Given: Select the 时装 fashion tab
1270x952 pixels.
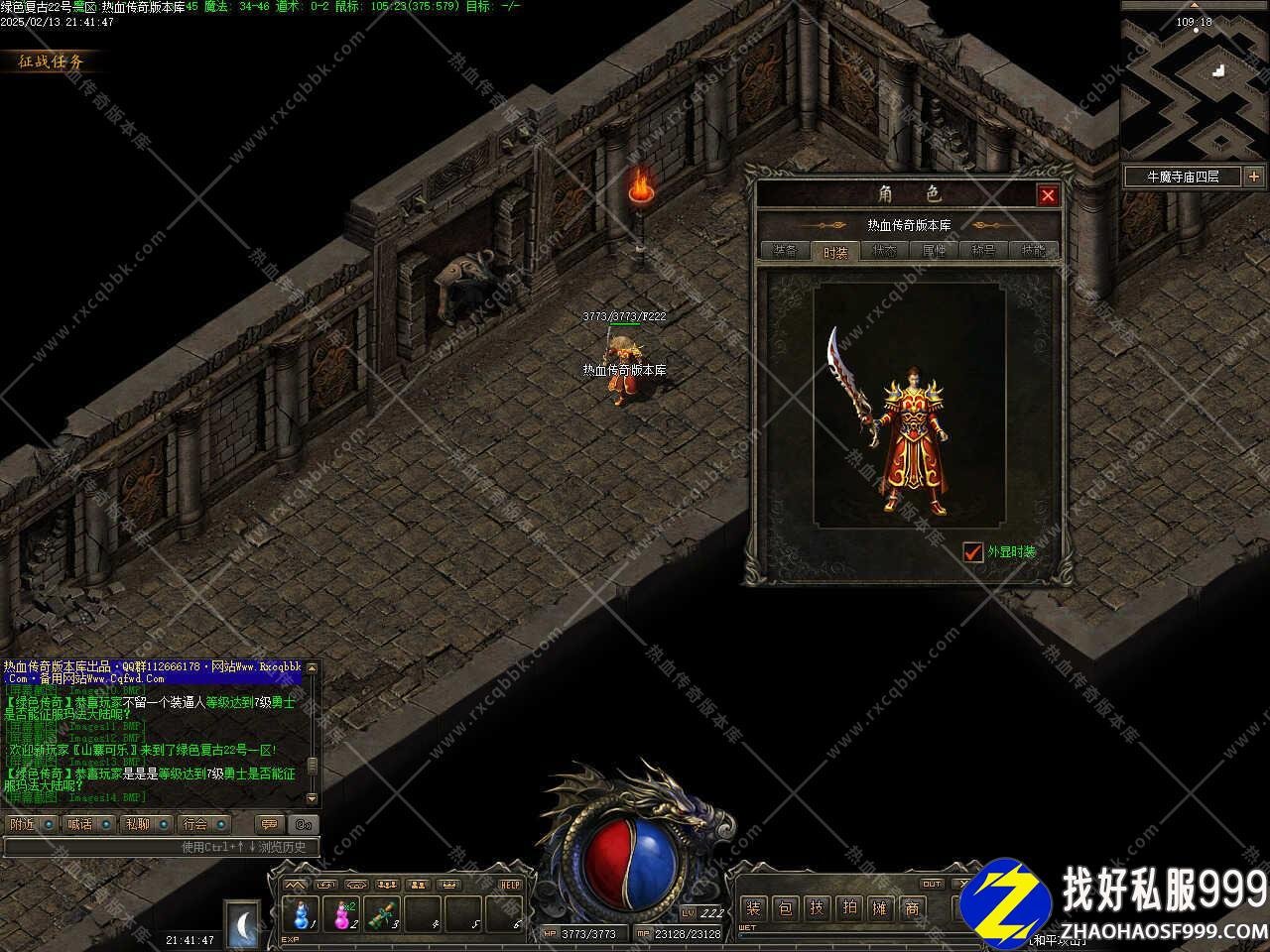Looking at the screenshot, I should click(835, 251).
